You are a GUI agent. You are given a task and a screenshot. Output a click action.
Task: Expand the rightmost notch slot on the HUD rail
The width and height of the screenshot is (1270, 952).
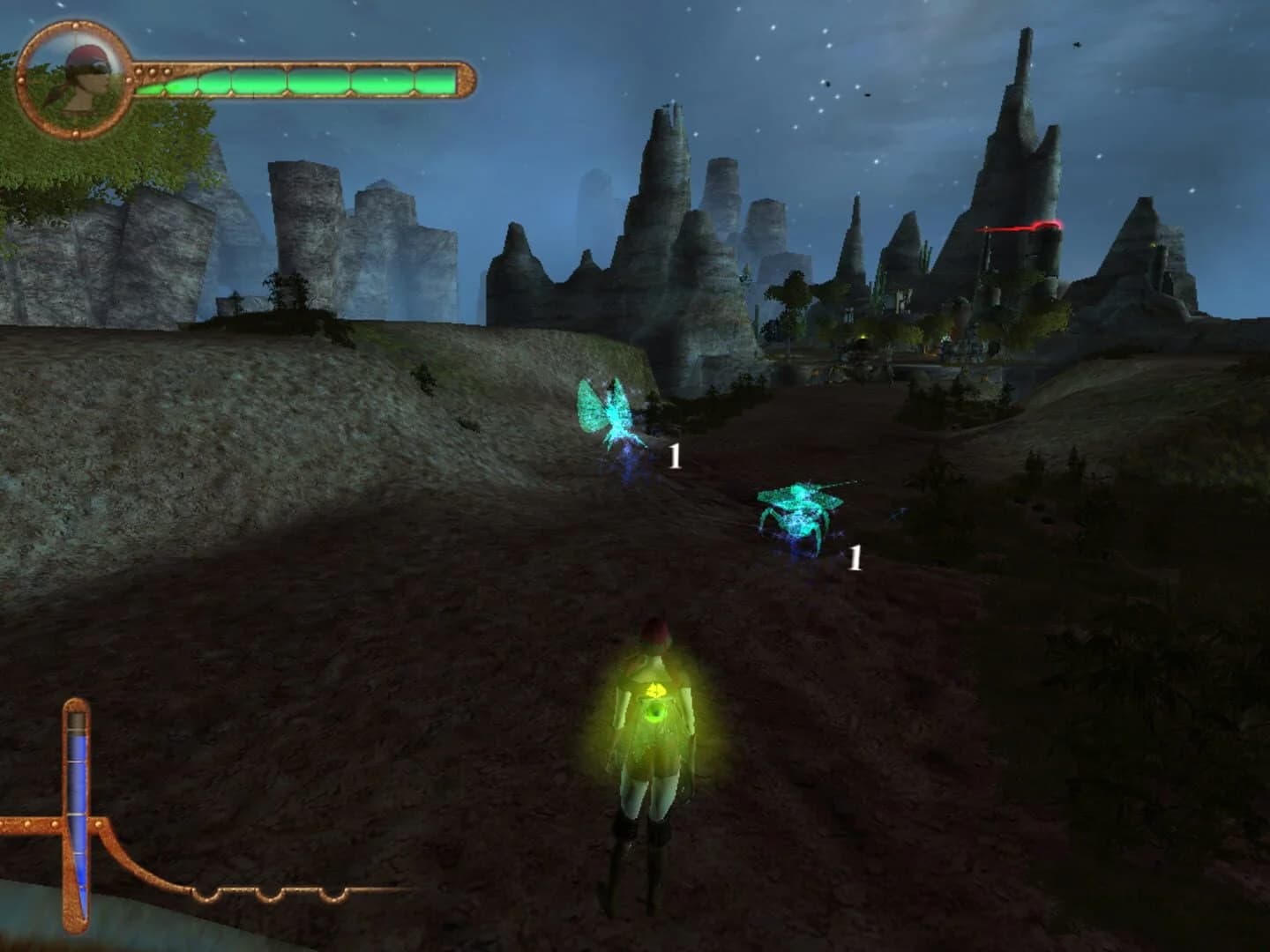click(x=332, y=894)
